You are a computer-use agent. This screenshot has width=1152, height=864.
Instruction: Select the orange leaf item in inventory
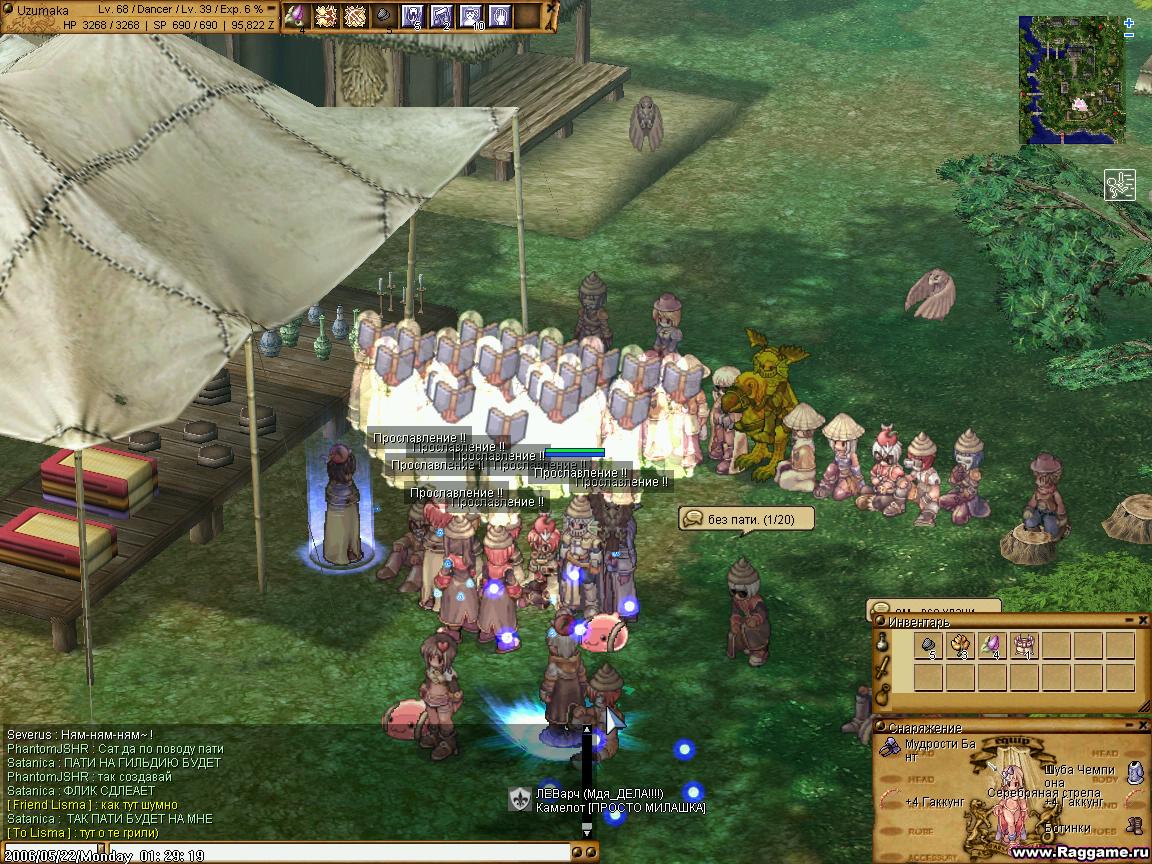[x=960, y=646]
